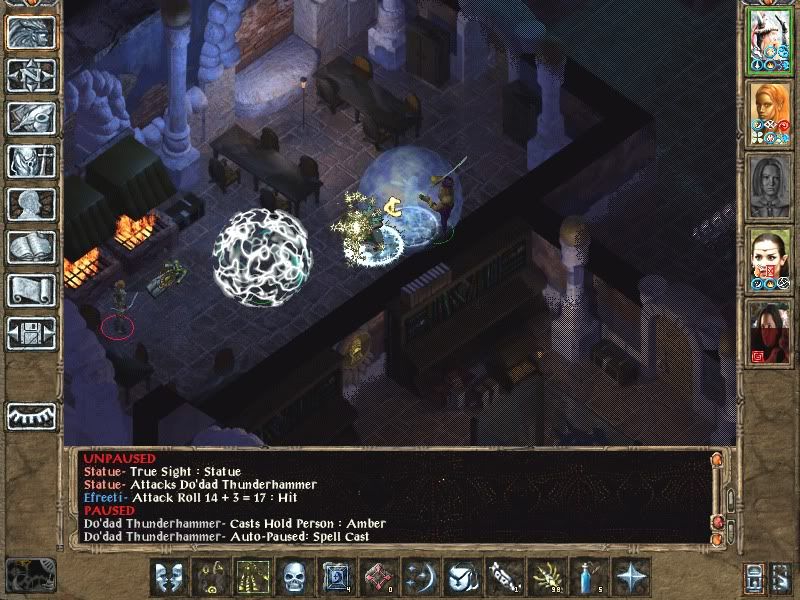The image size is (800, 600).
Task: Open the area map with compass button
Action: (x=31, y=75)
